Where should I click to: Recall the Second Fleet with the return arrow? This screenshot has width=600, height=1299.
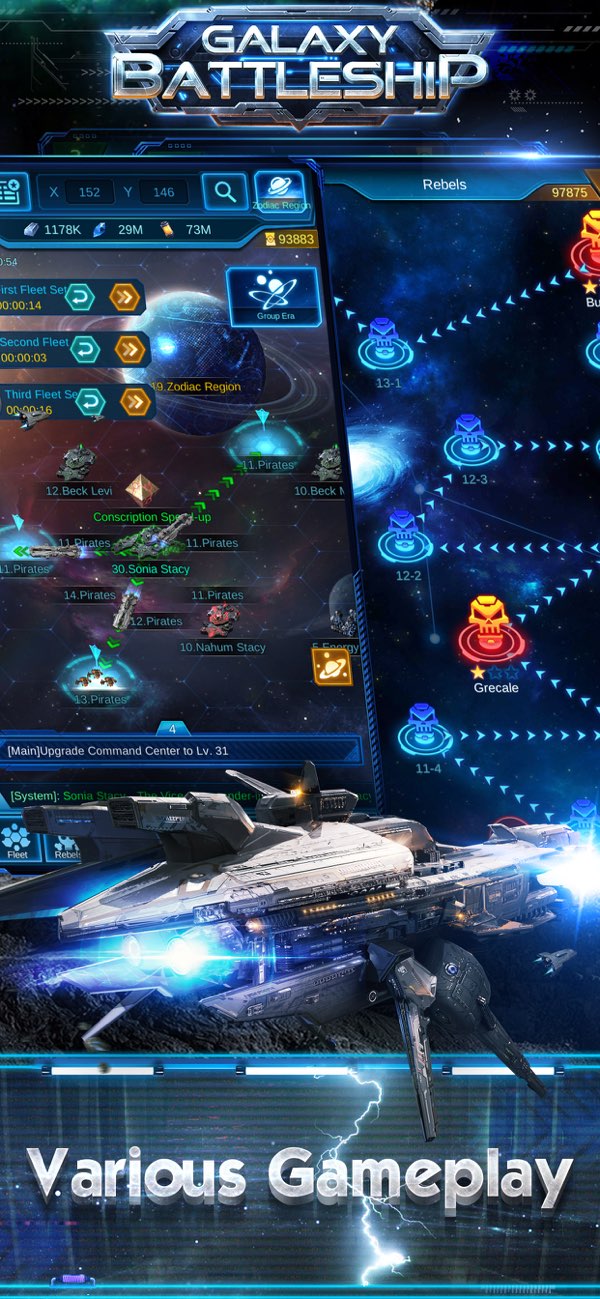(x=86, y=349)
